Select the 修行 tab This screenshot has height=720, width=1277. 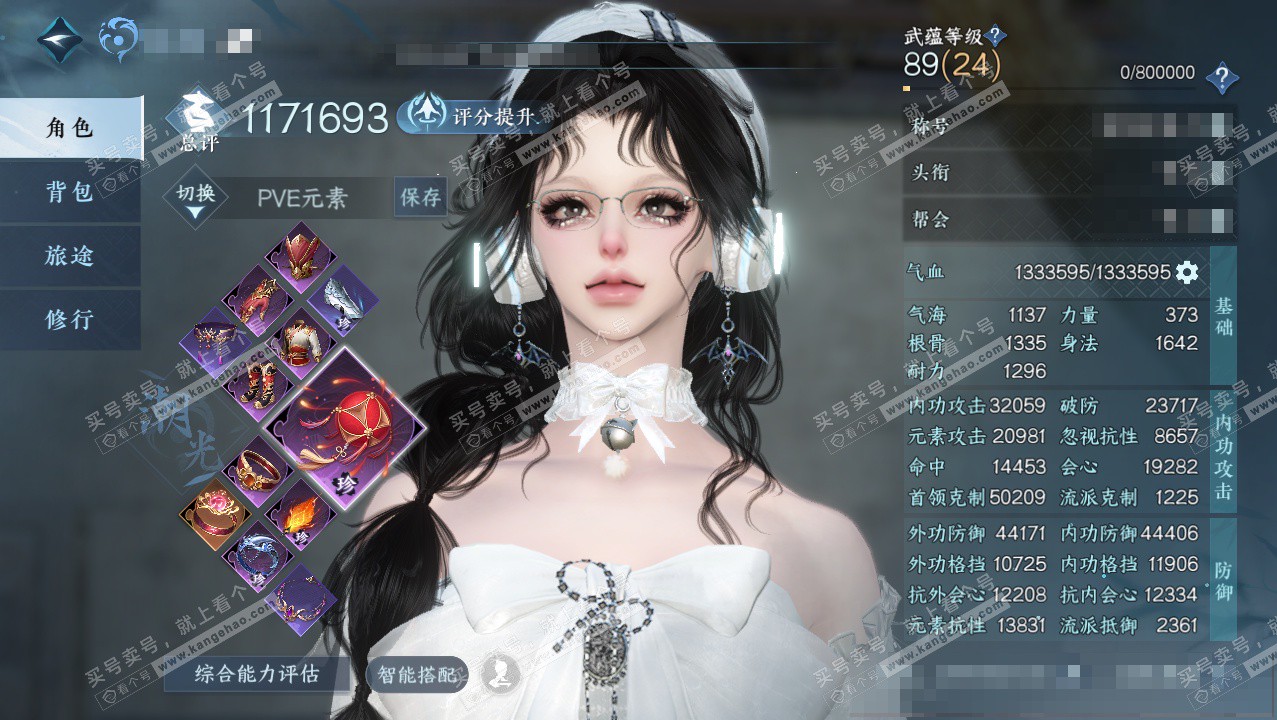point(69,319)
